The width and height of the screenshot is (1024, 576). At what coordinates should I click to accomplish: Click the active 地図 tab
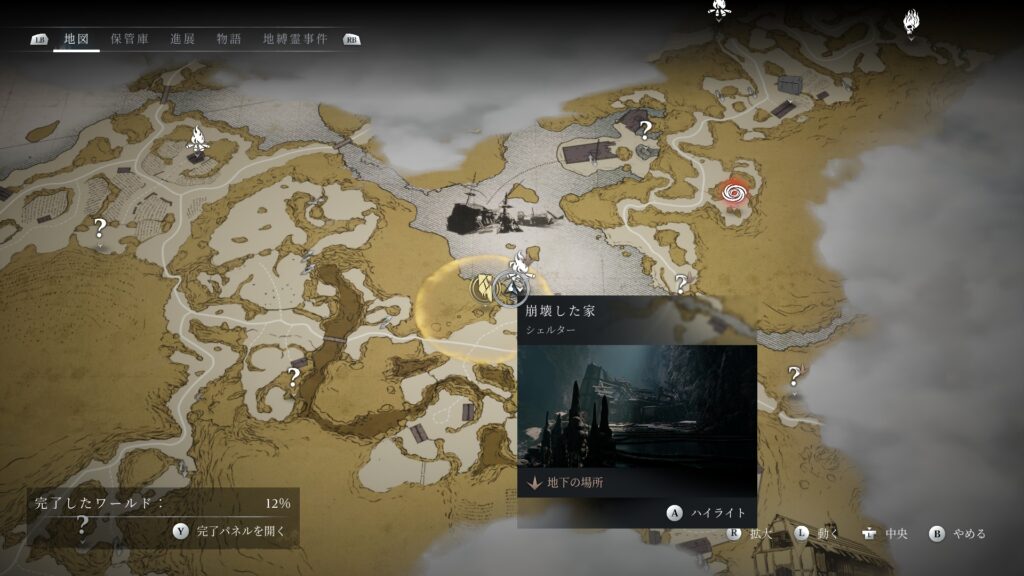tap(76, 39)
